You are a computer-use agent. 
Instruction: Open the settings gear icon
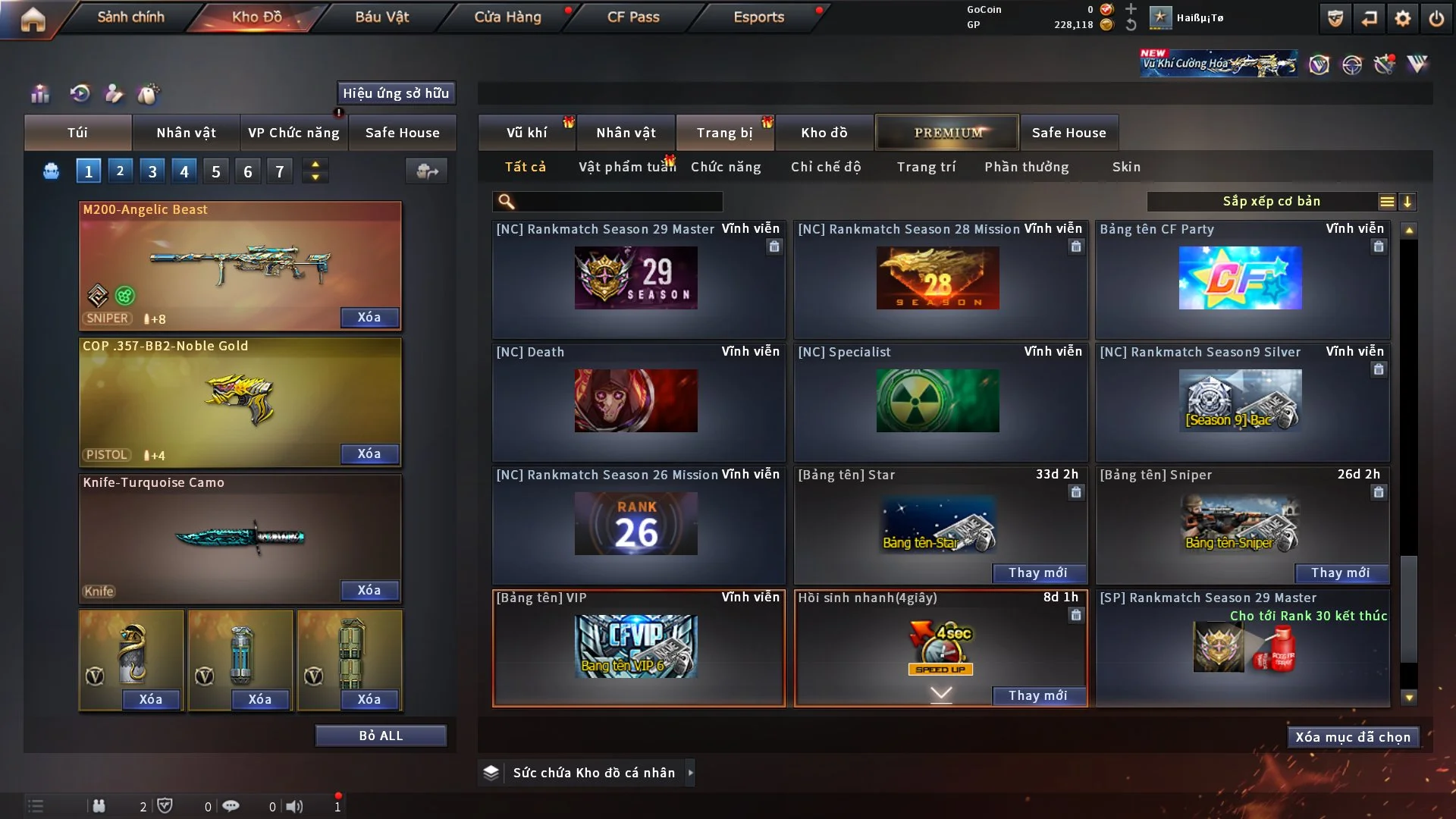[1403, 18]
